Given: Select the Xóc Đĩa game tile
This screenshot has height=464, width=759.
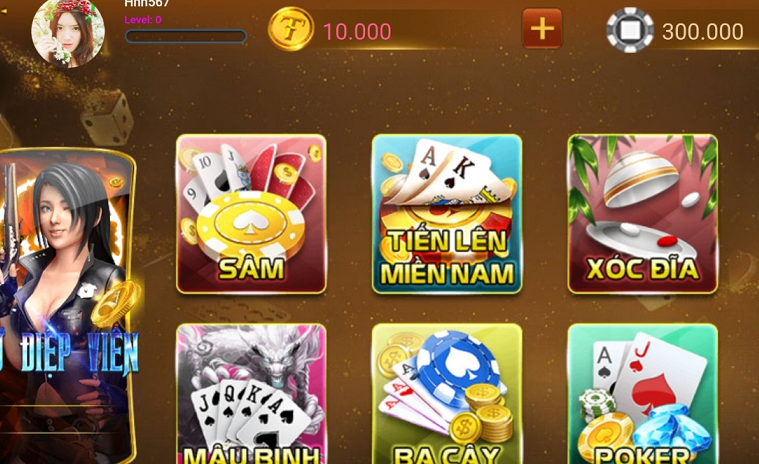Looking at the screenshot, I should coord(642,214).
